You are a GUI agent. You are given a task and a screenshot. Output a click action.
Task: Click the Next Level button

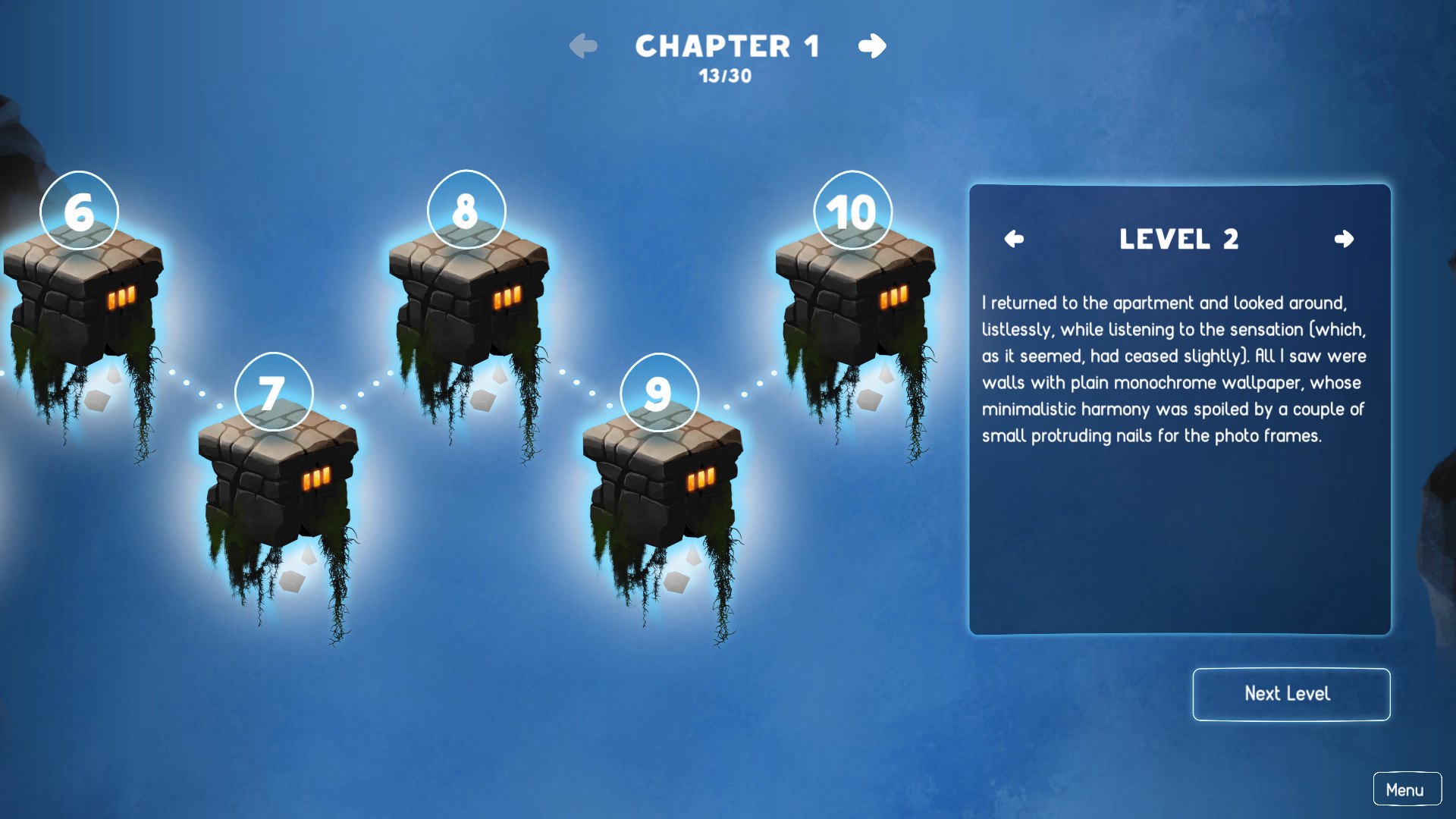1291,694
